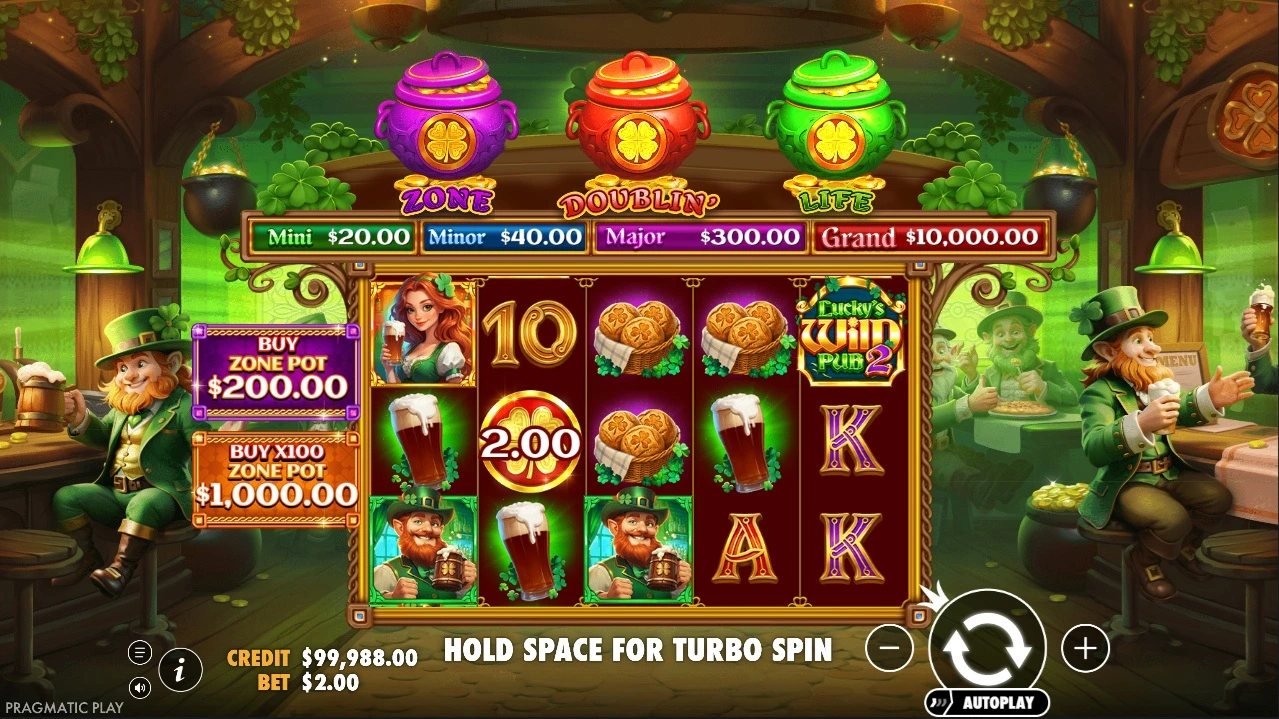Open the Autoplay options
1279x719 pixels.
[x=987, y=702]
